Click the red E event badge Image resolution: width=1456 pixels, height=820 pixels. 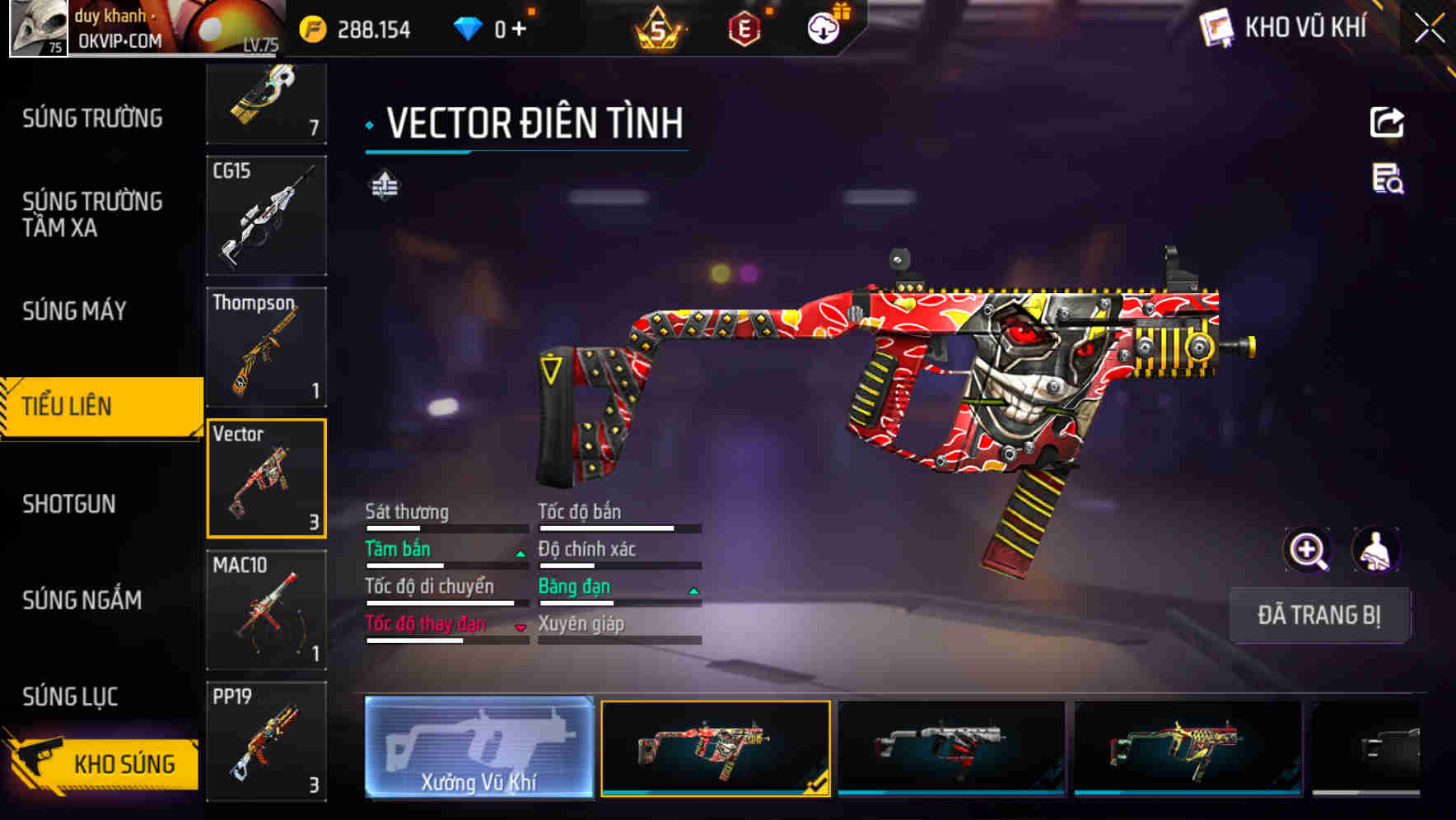745,27
